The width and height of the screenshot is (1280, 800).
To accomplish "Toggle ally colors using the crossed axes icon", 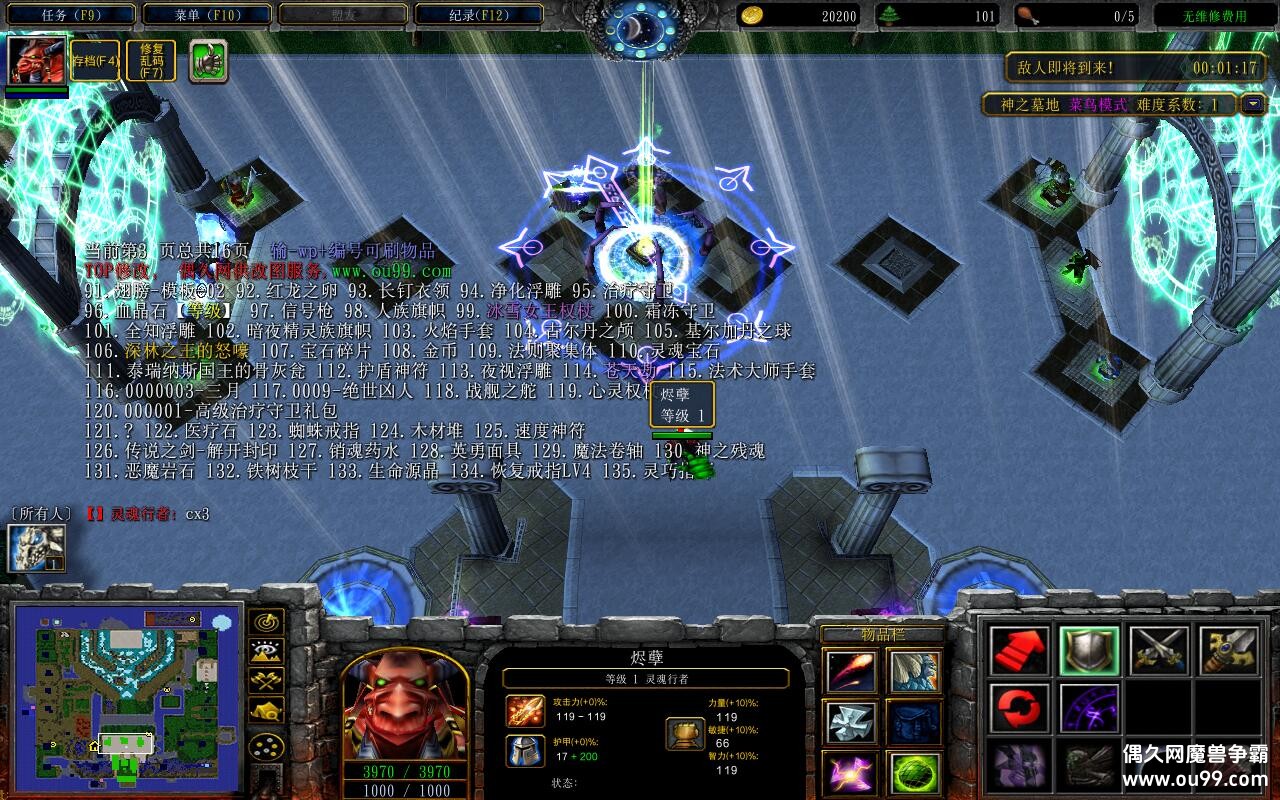I will [265, 680].
